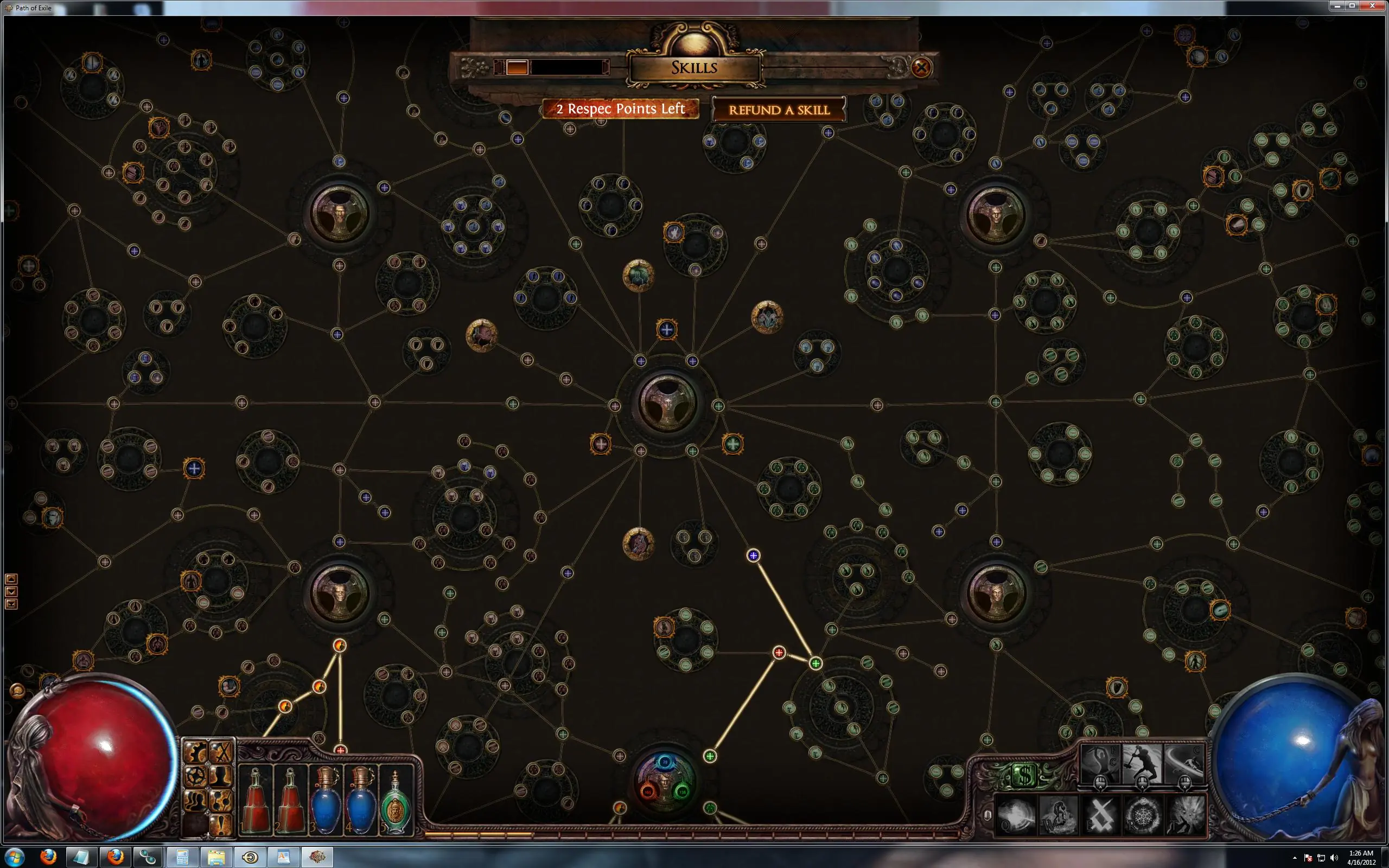1389x868 pixels.
Task: Click the up arrow on the left screen edge
Action: click(11, 579)
